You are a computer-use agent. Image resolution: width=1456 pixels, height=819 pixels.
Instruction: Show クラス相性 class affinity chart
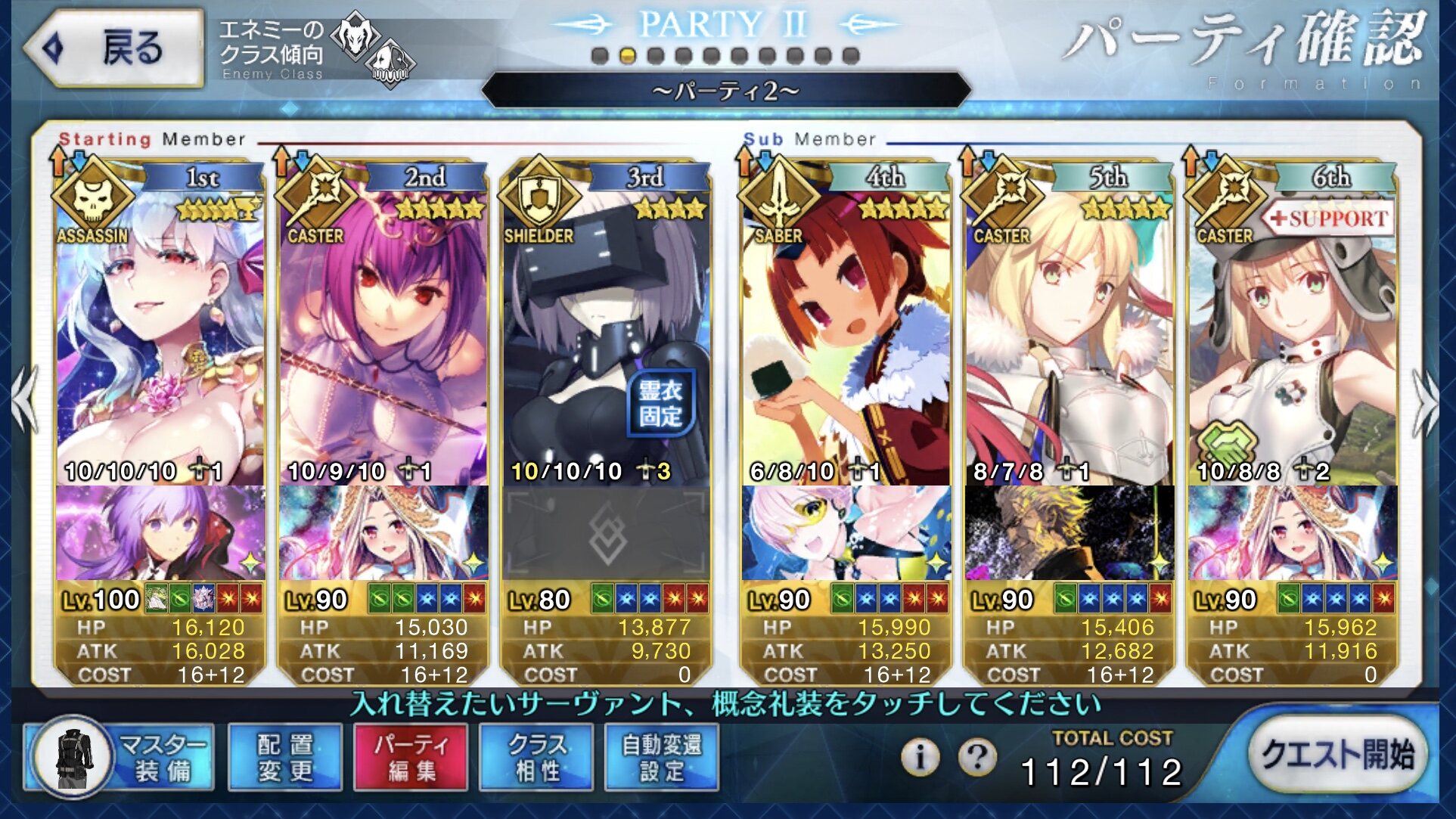pos(536,757)
